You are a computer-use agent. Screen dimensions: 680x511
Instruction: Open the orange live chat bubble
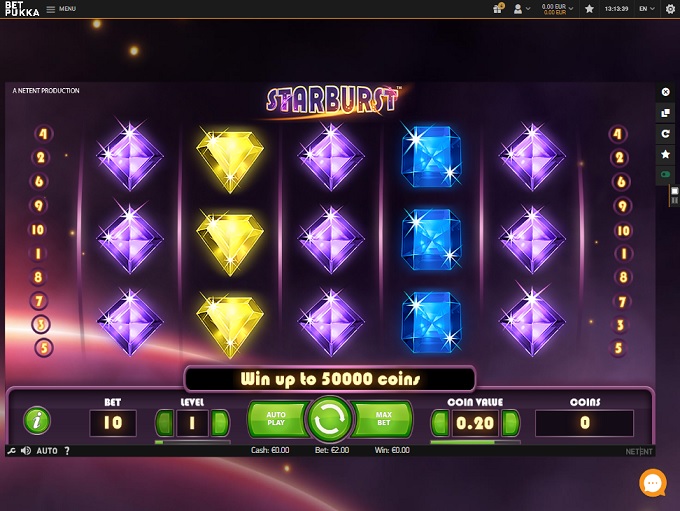click(x=653, y=483)
